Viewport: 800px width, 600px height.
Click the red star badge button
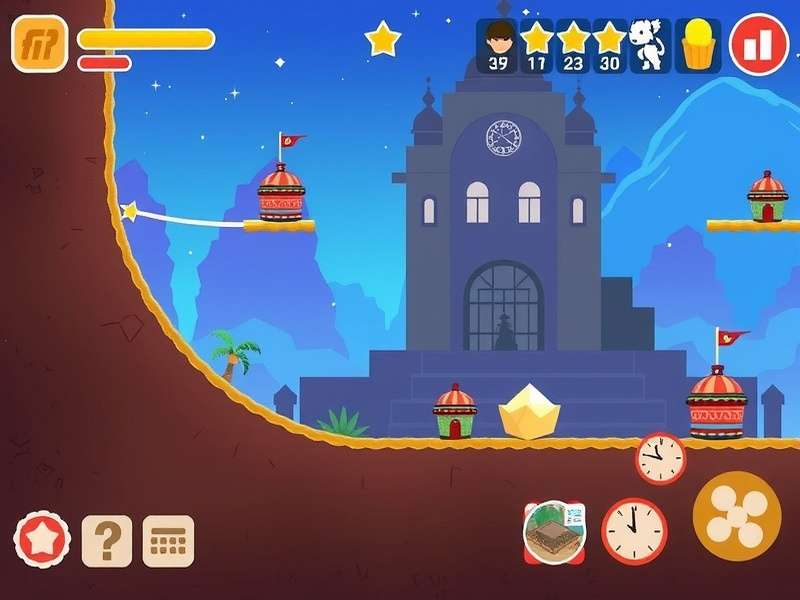click(x=42, y=540)
